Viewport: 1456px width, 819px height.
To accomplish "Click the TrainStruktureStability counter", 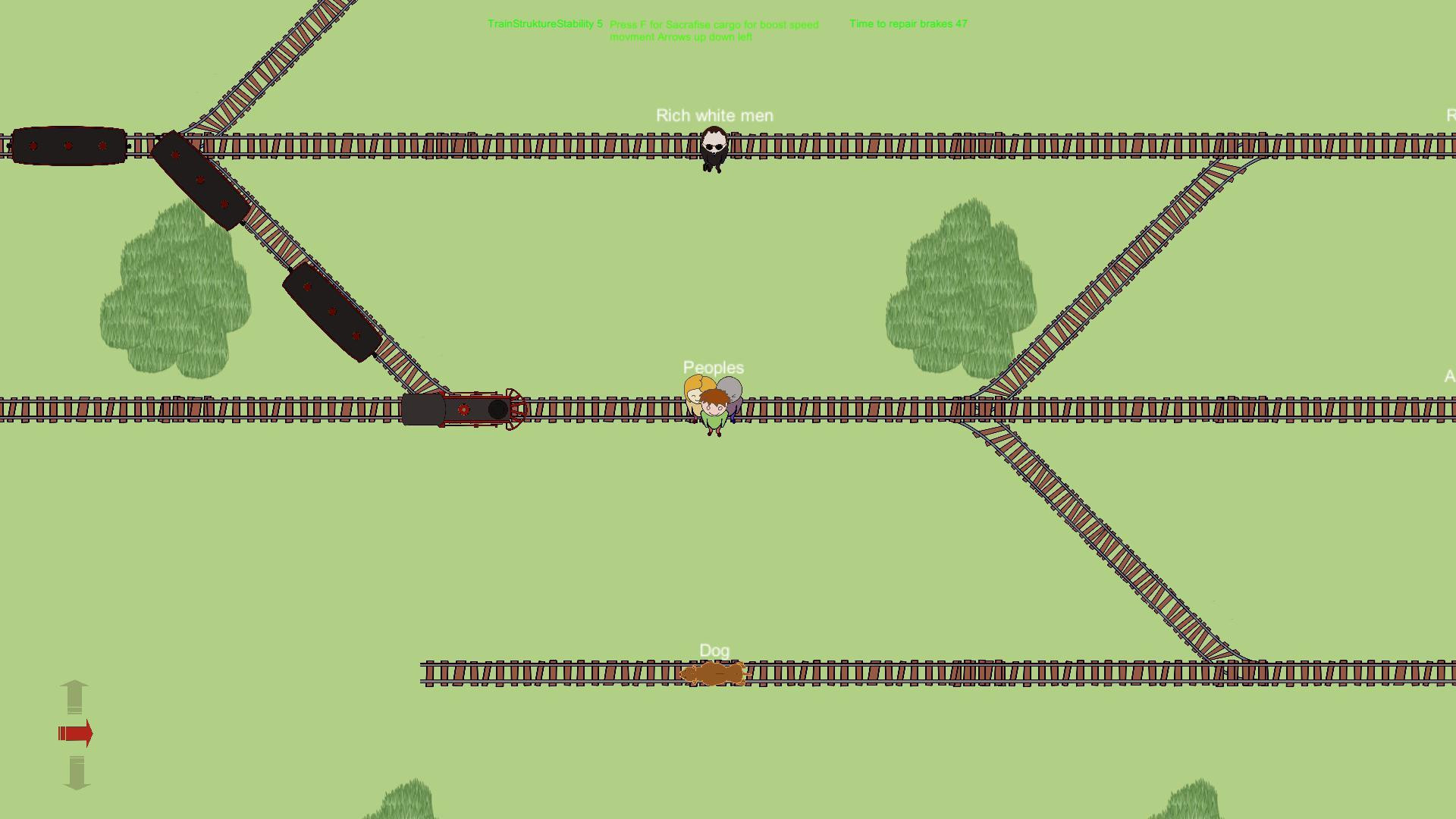I will point(544,24).
